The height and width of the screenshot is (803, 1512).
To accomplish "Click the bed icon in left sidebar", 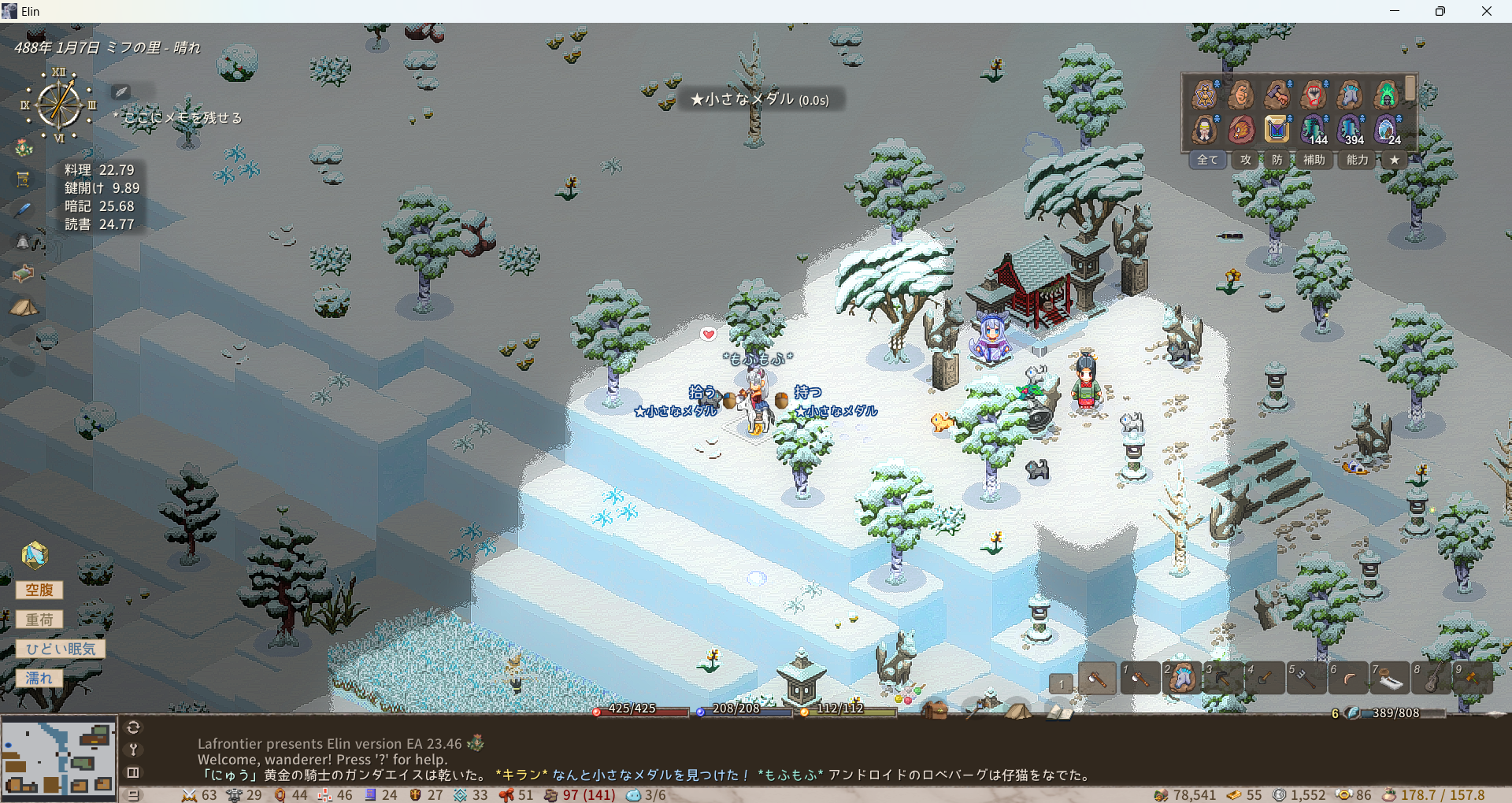I will pos(23,273).
